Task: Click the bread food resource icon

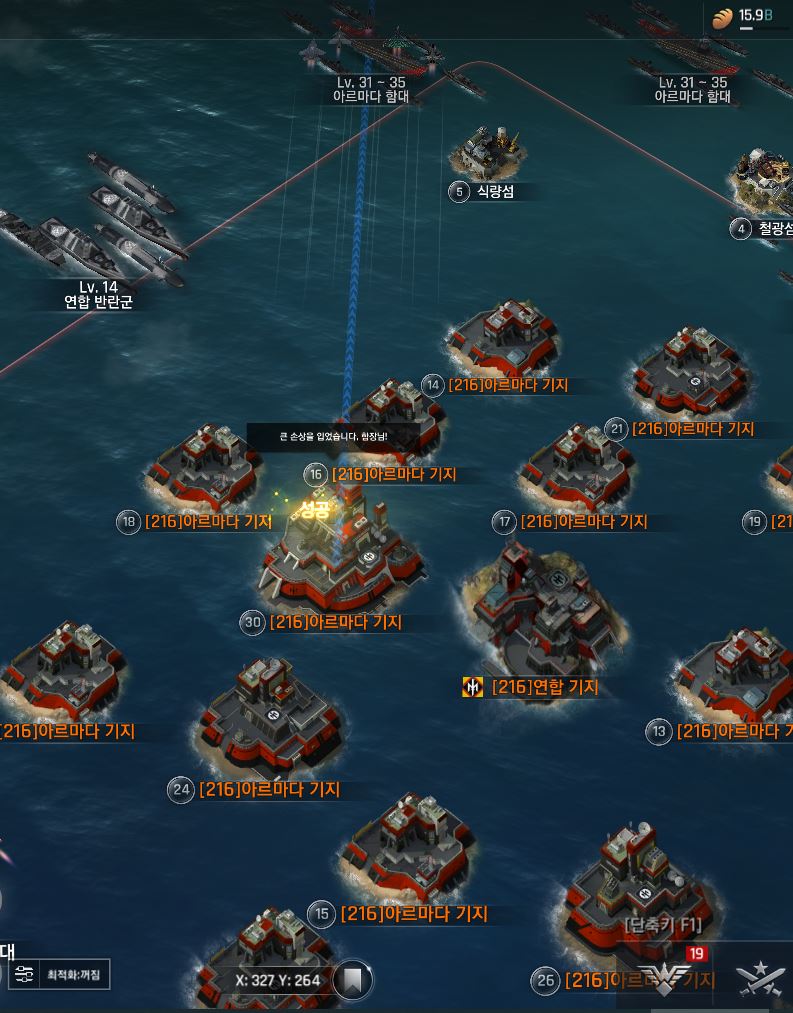Action: [x=722, y=17]
